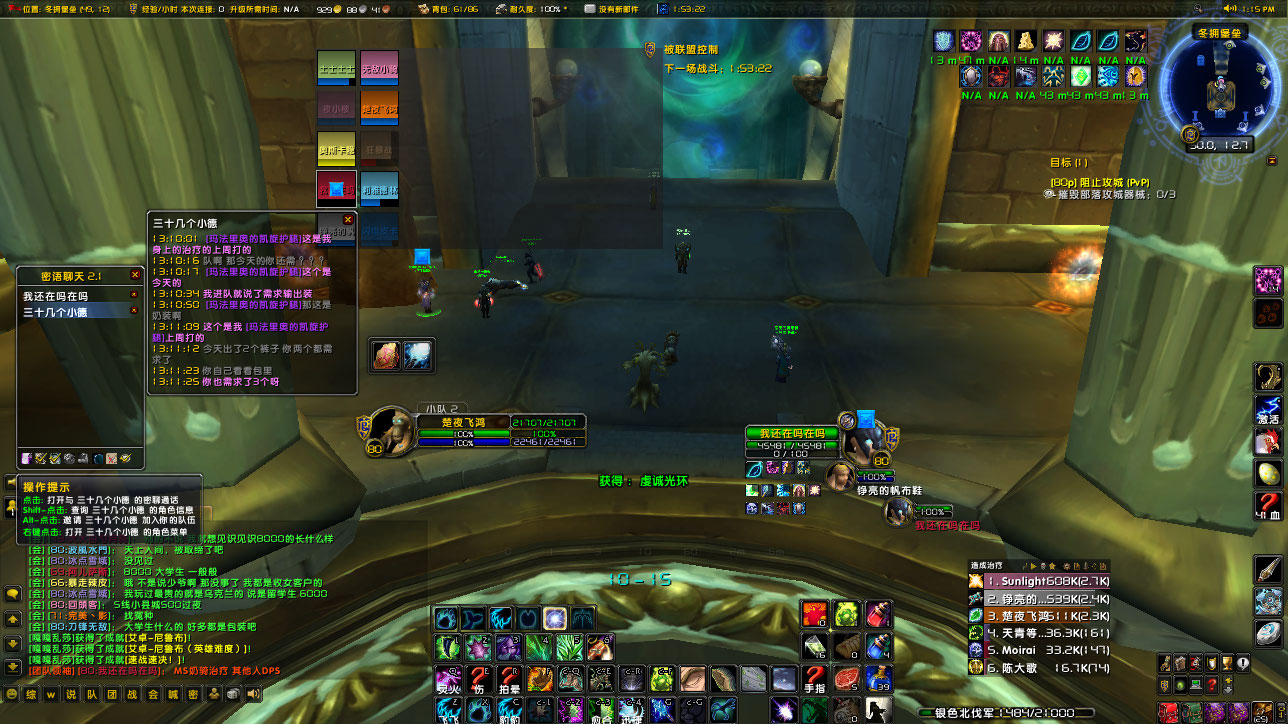Open the quest log exclamation icon
Screen dimensions: 1288x724
(x=1243, y=663)
